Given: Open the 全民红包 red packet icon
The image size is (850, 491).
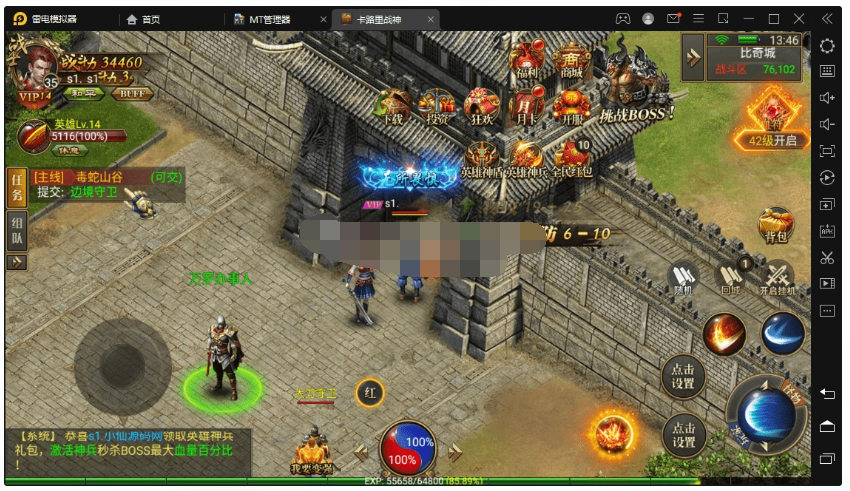Looking at the screenshot, I should [x=572, y=159].
